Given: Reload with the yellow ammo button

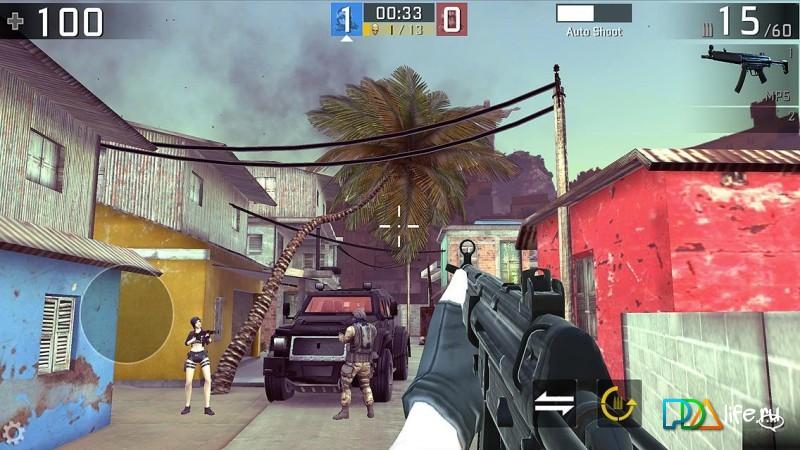Looking at the screenshot, I should pos(619,404).
